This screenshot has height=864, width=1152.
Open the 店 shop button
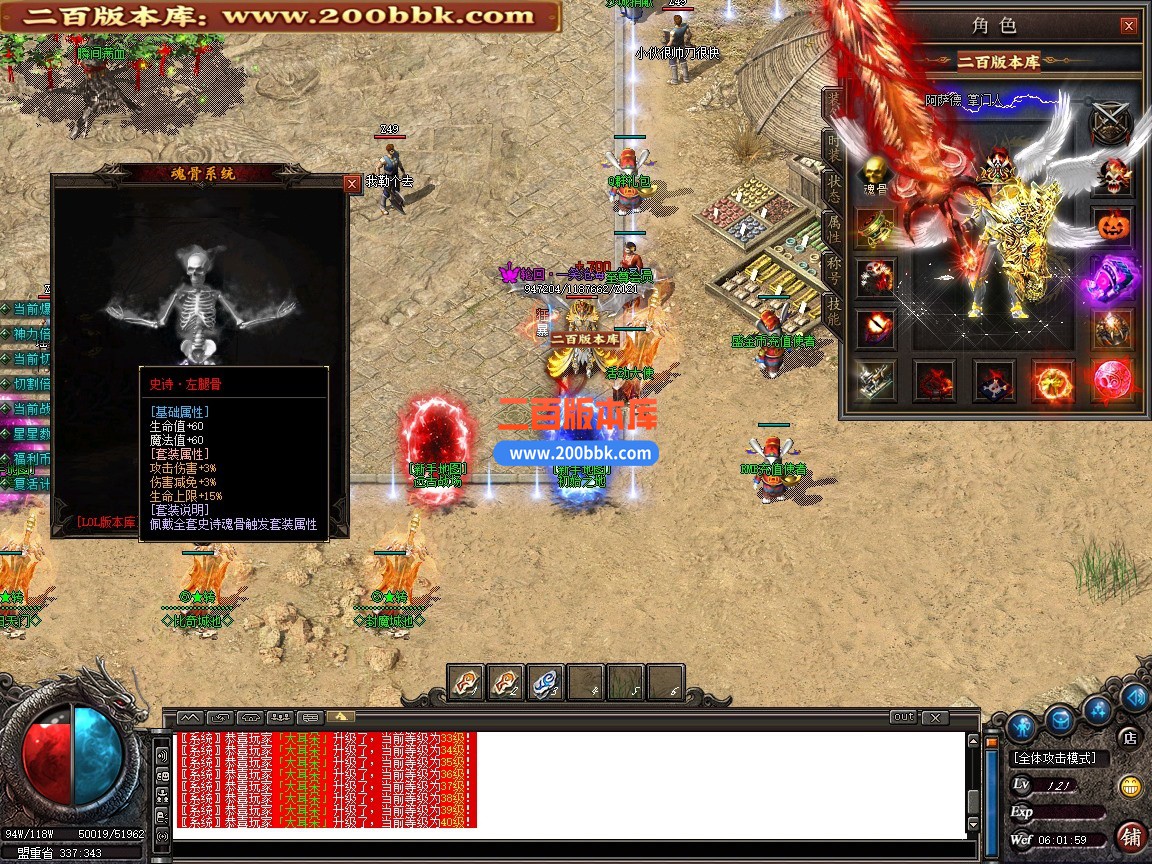click(x=1130, y=738)
